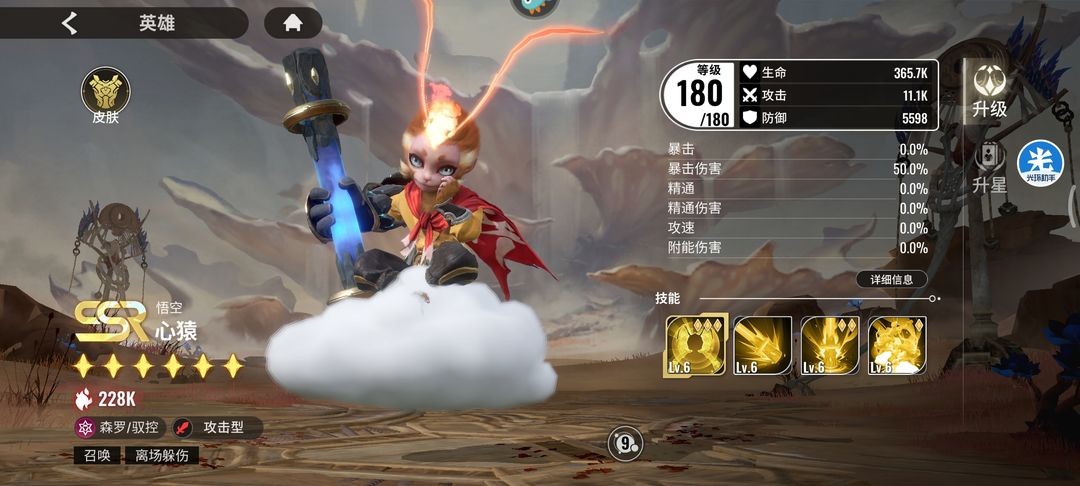Select the first skill with the figure silhouette

695,346
